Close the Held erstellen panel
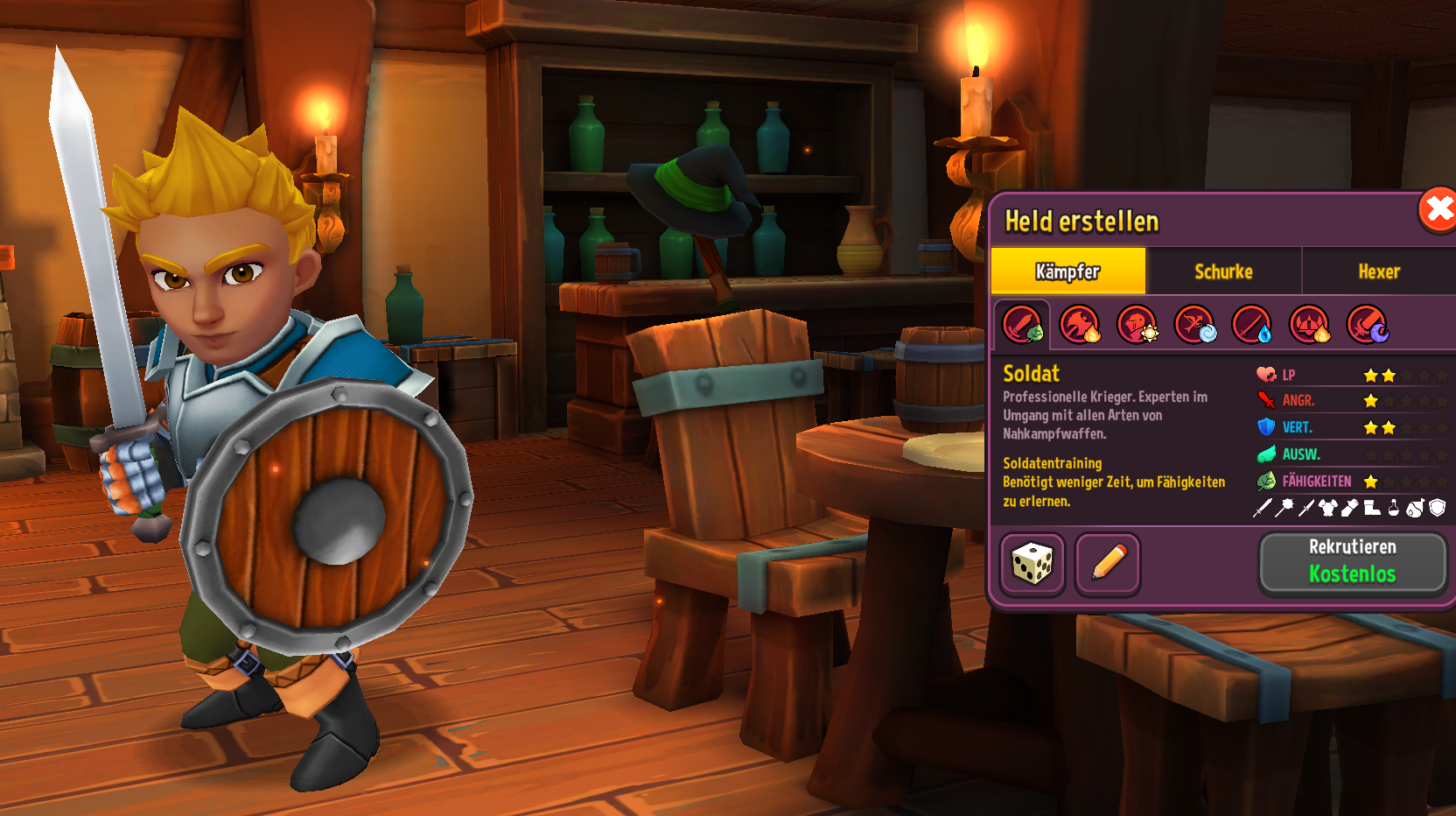The height and width of the screenshot is (816, 1456). pos(1437,210)
